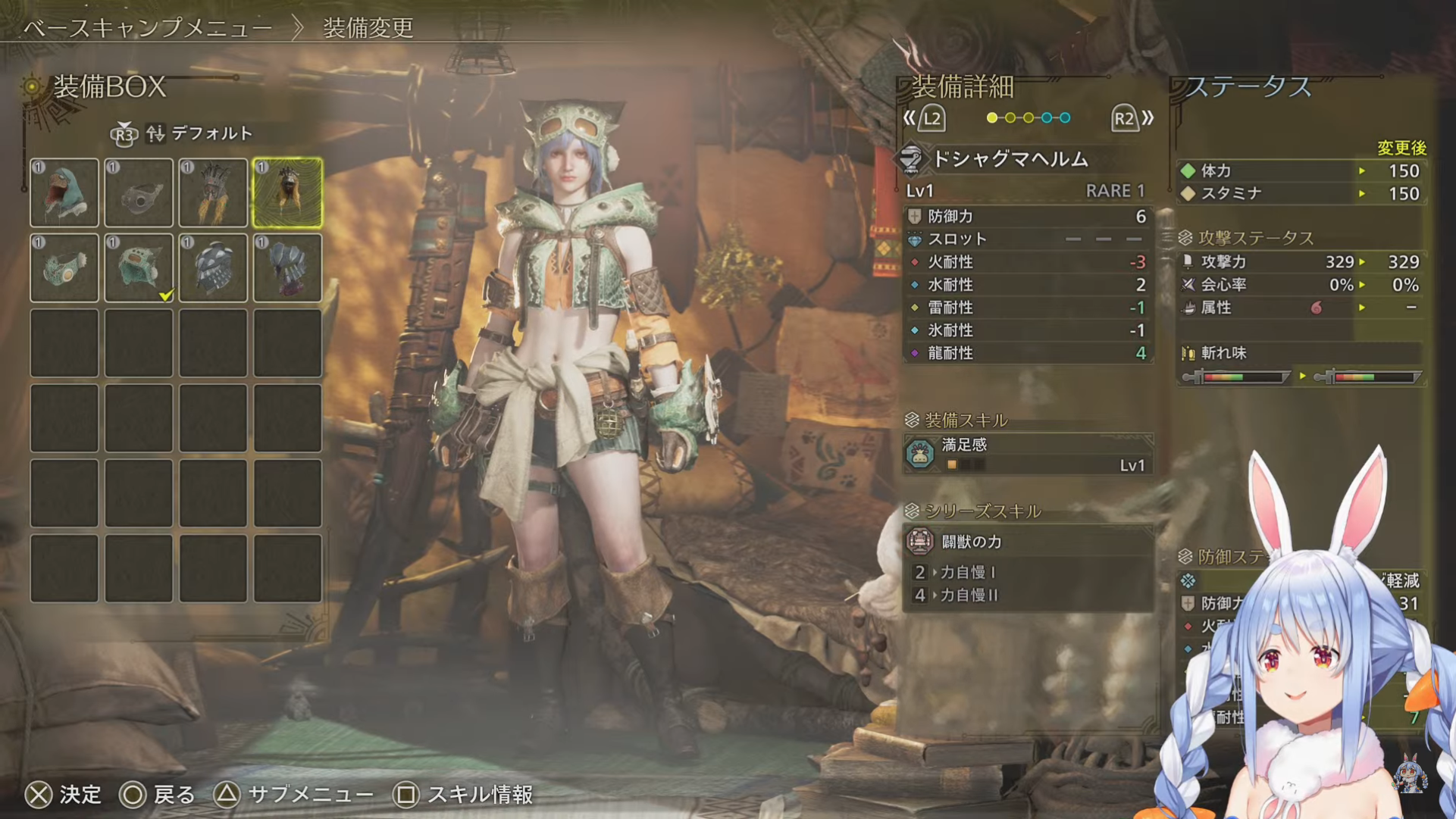Pick the feathered mask with yellow braids

tap(213, 192)
